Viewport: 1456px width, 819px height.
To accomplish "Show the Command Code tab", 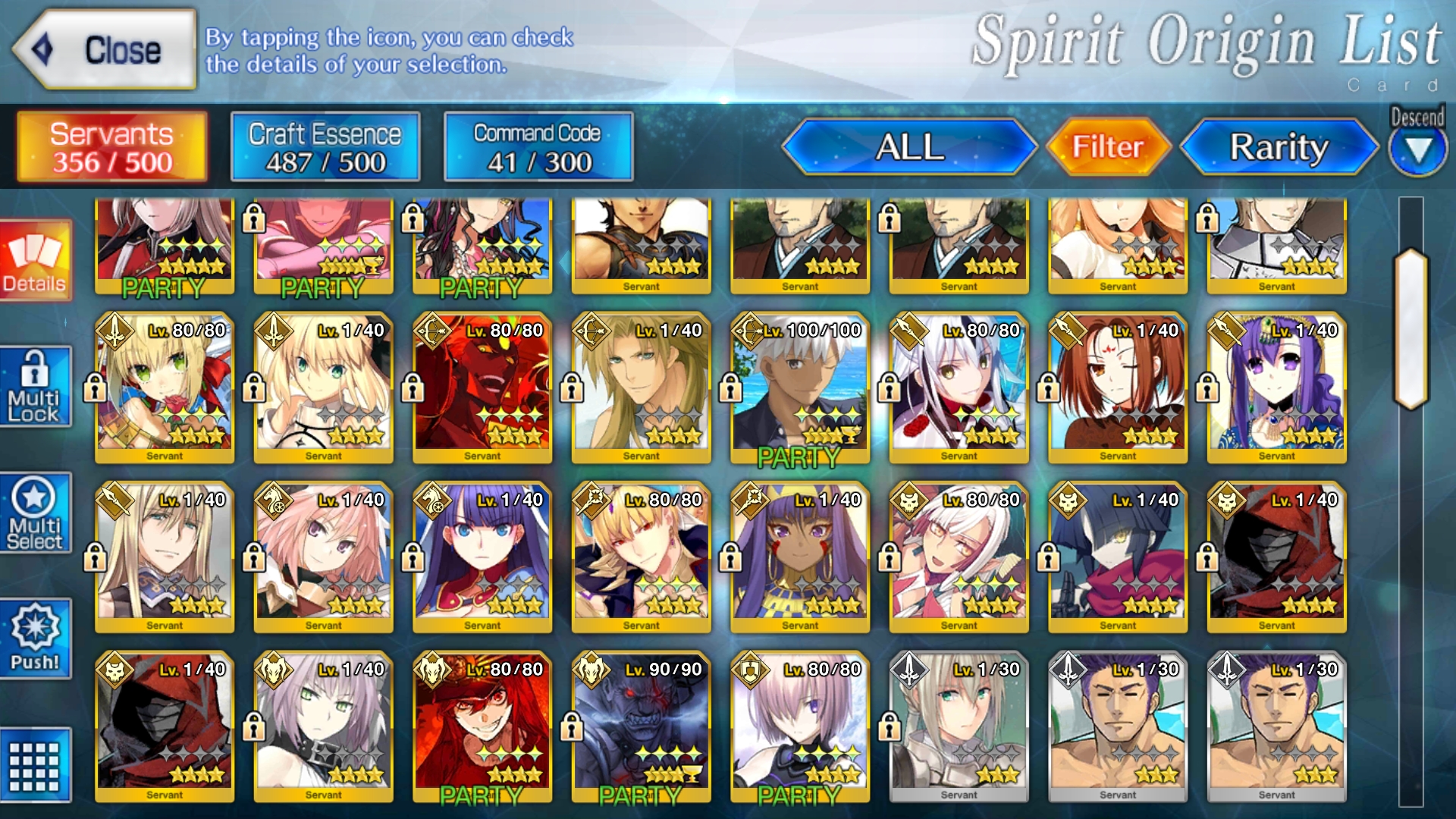I will click(x=538, y=147).
